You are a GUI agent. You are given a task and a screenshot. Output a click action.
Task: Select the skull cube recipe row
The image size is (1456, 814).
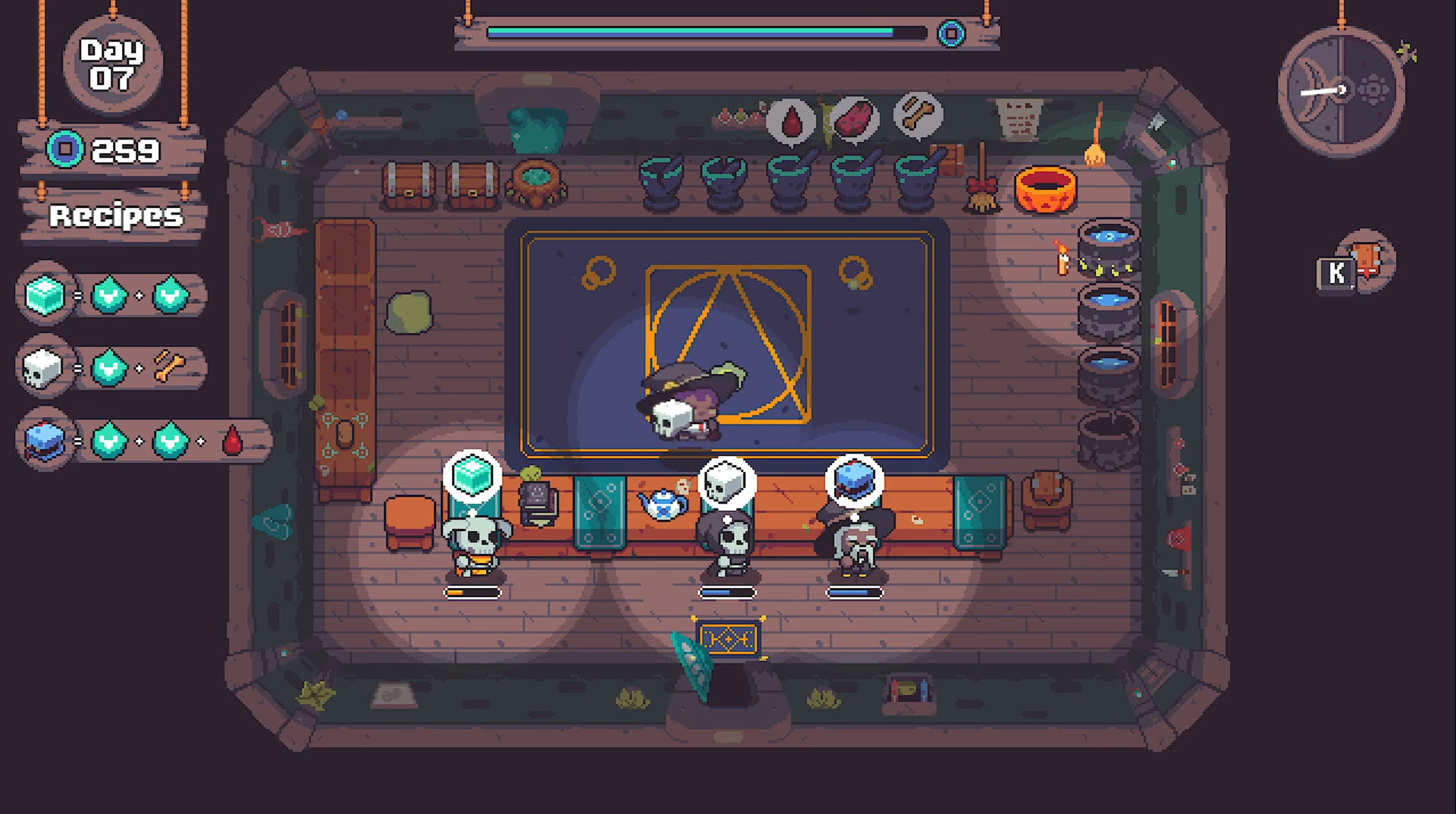(111, 369)
